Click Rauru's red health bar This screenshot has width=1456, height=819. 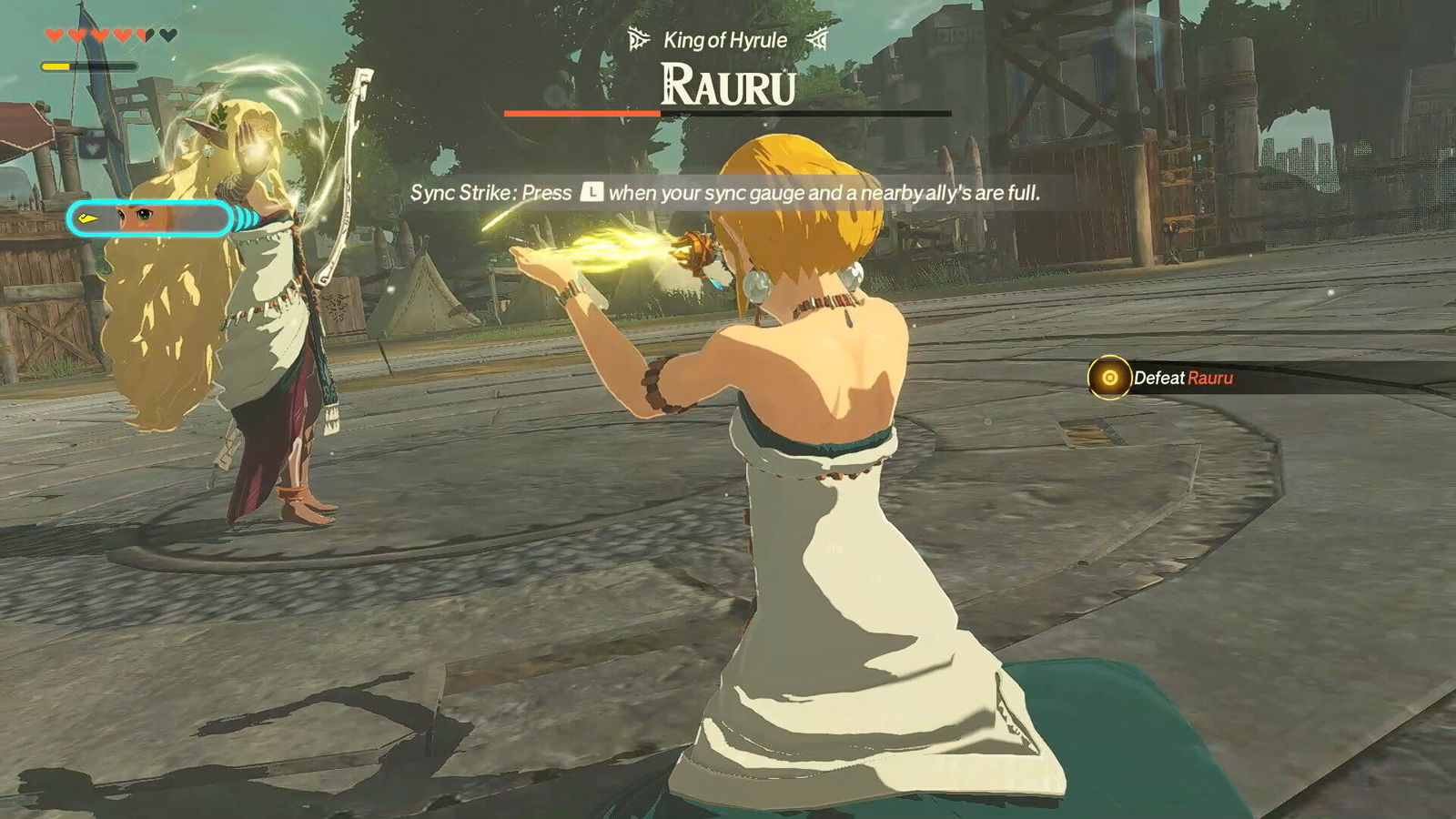582,113
